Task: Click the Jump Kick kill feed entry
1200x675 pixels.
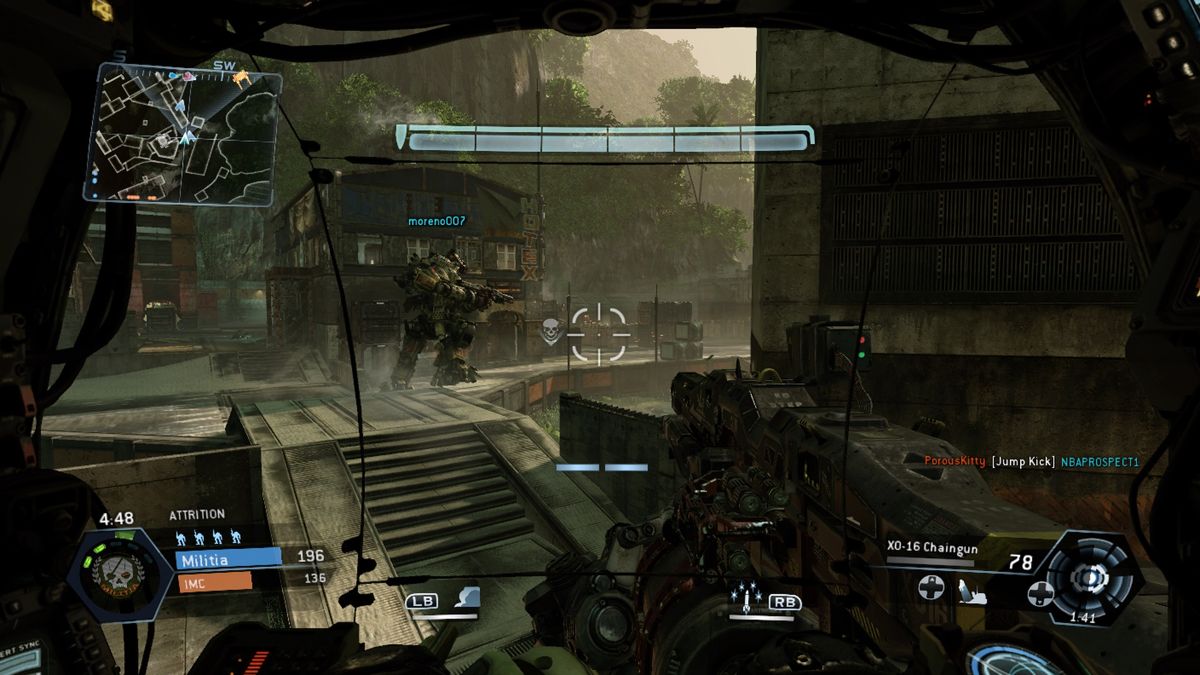Action: [1030, 461]
